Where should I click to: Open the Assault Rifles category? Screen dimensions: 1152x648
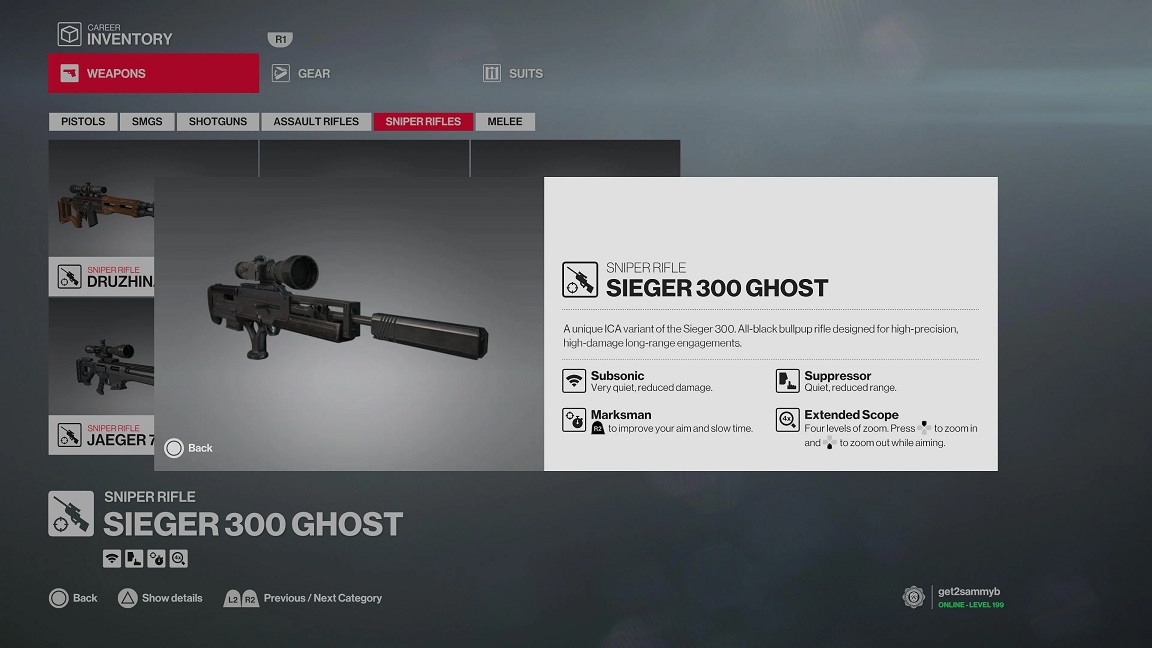pyautogui.click(x=316, y=121)
